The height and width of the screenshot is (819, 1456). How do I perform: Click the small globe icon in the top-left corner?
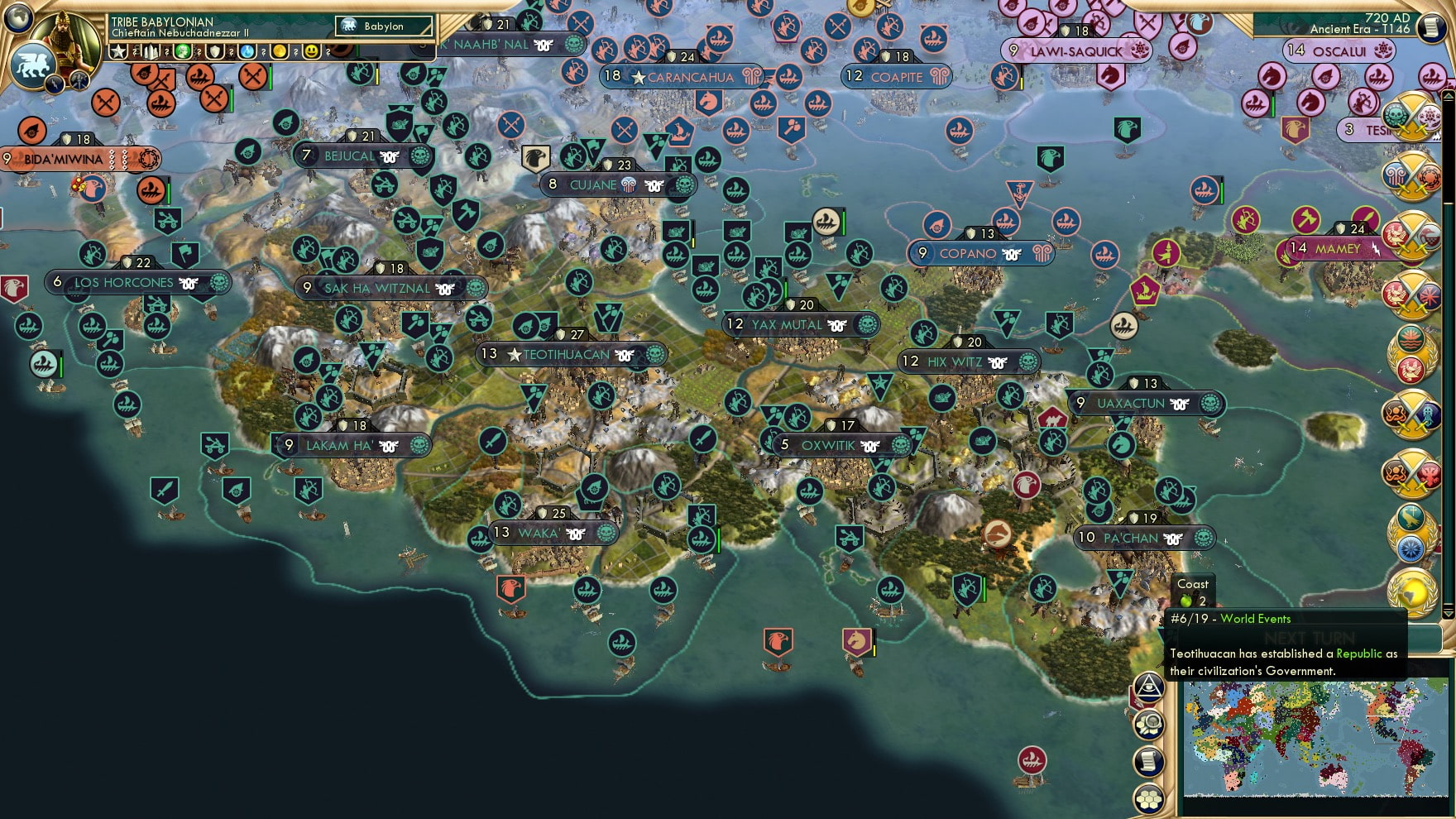click(17, 20)
